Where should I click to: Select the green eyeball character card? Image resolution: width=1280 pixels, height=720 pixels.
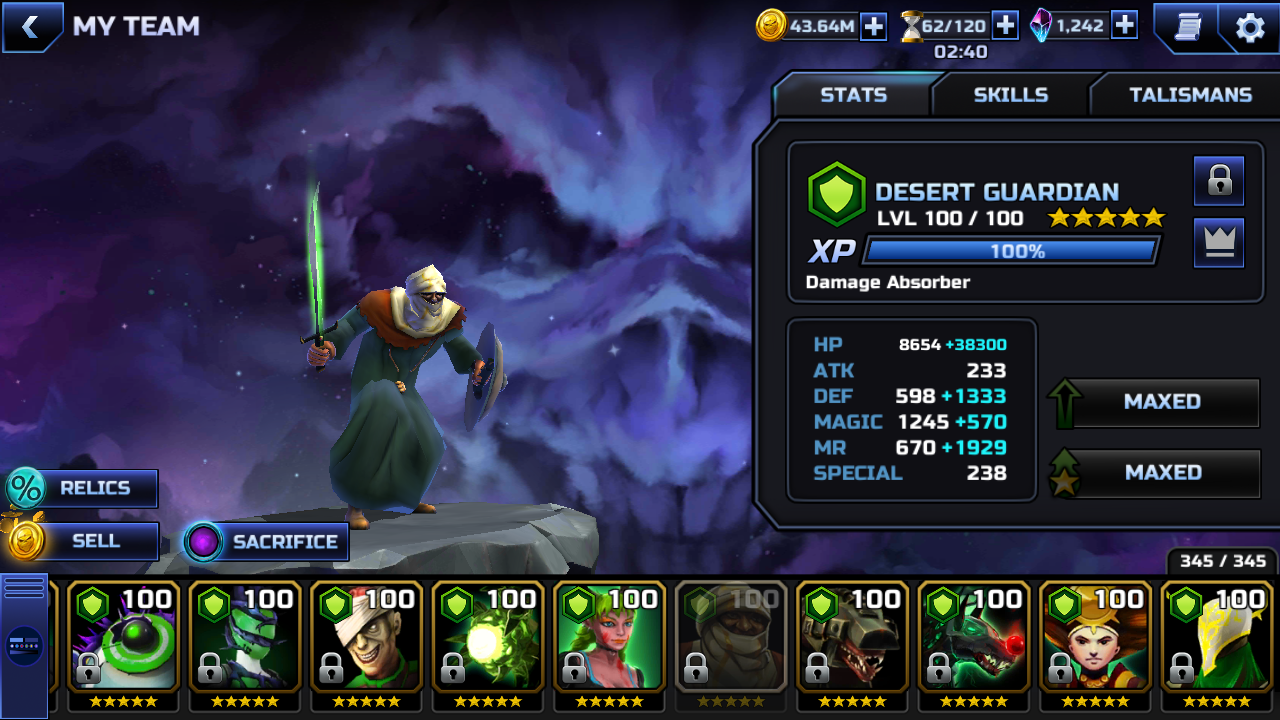[x=123, y=636]
